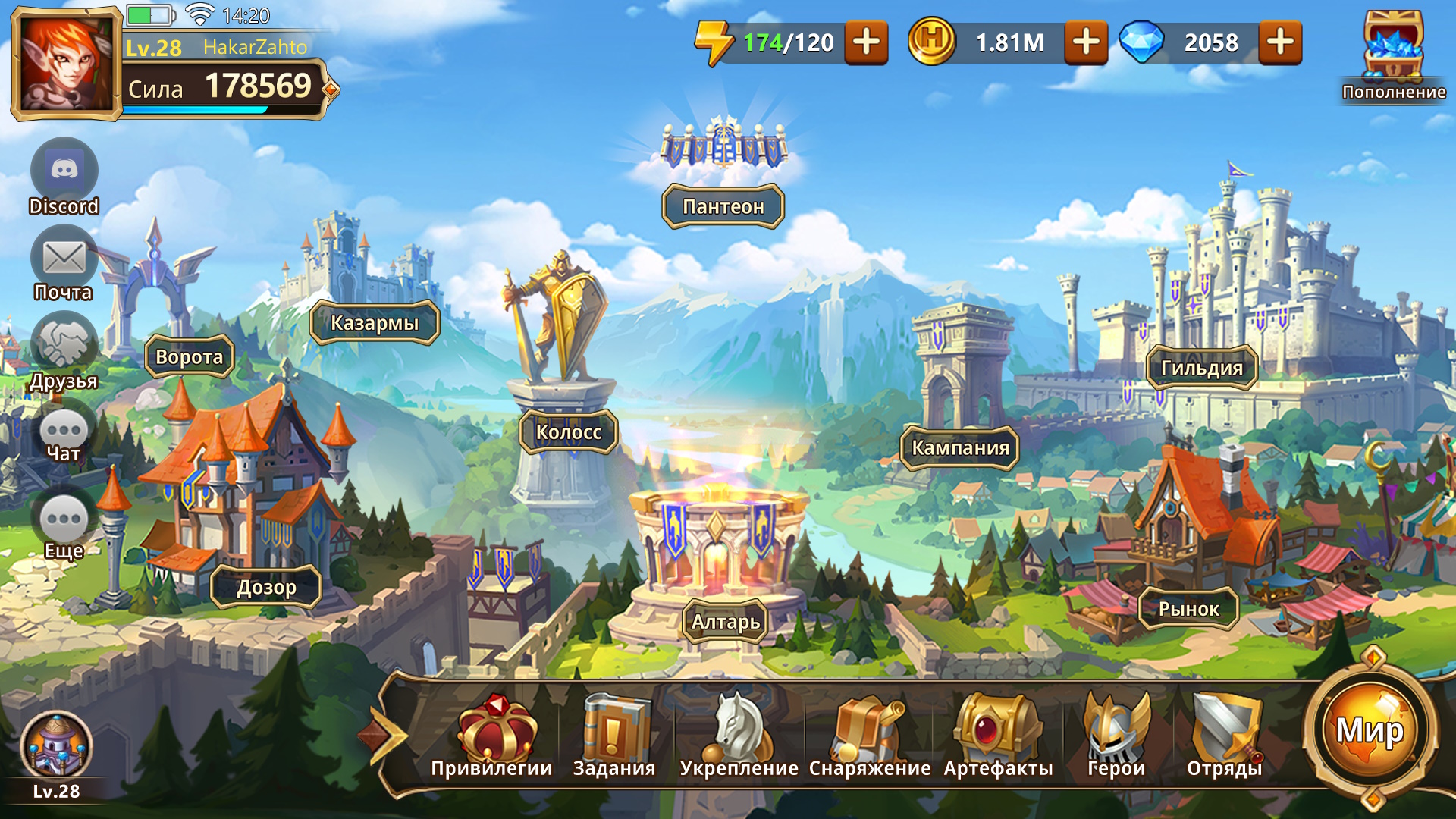Collapse the bottom menu bar arrow
Image resolution: width=1456 pixels, height=819 pixels.
coord(387,735)
